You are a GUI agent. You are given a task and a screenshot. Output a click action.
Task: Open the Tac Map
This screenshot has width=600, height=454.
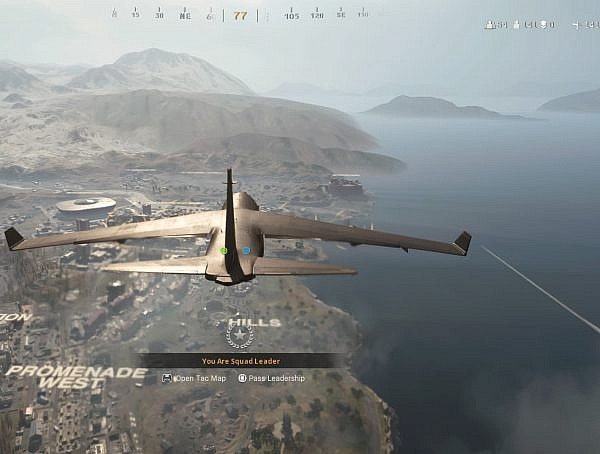pos(195,378)
